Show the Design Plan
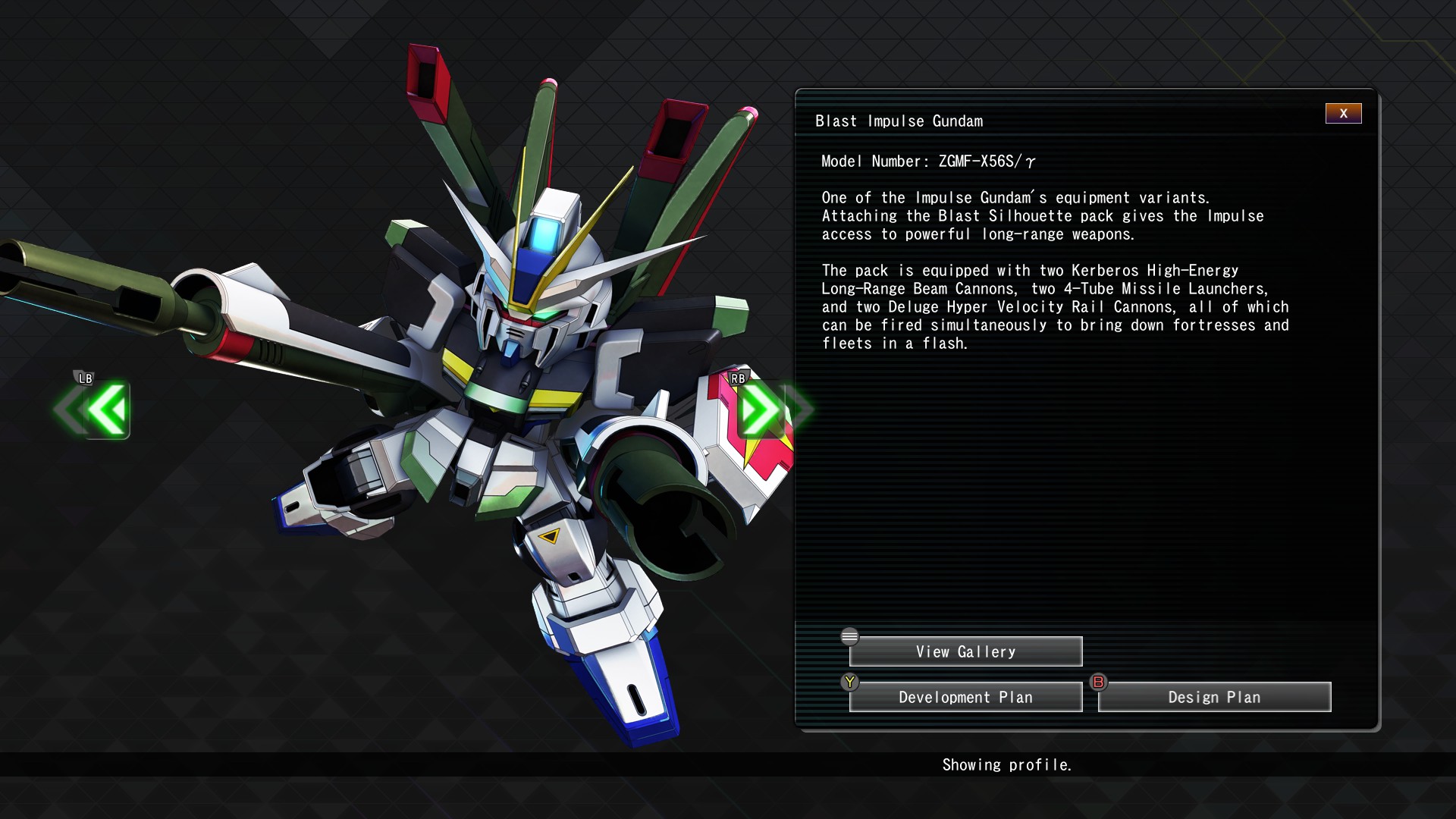The image size is (1456, 819). [x=1214, y=698]
